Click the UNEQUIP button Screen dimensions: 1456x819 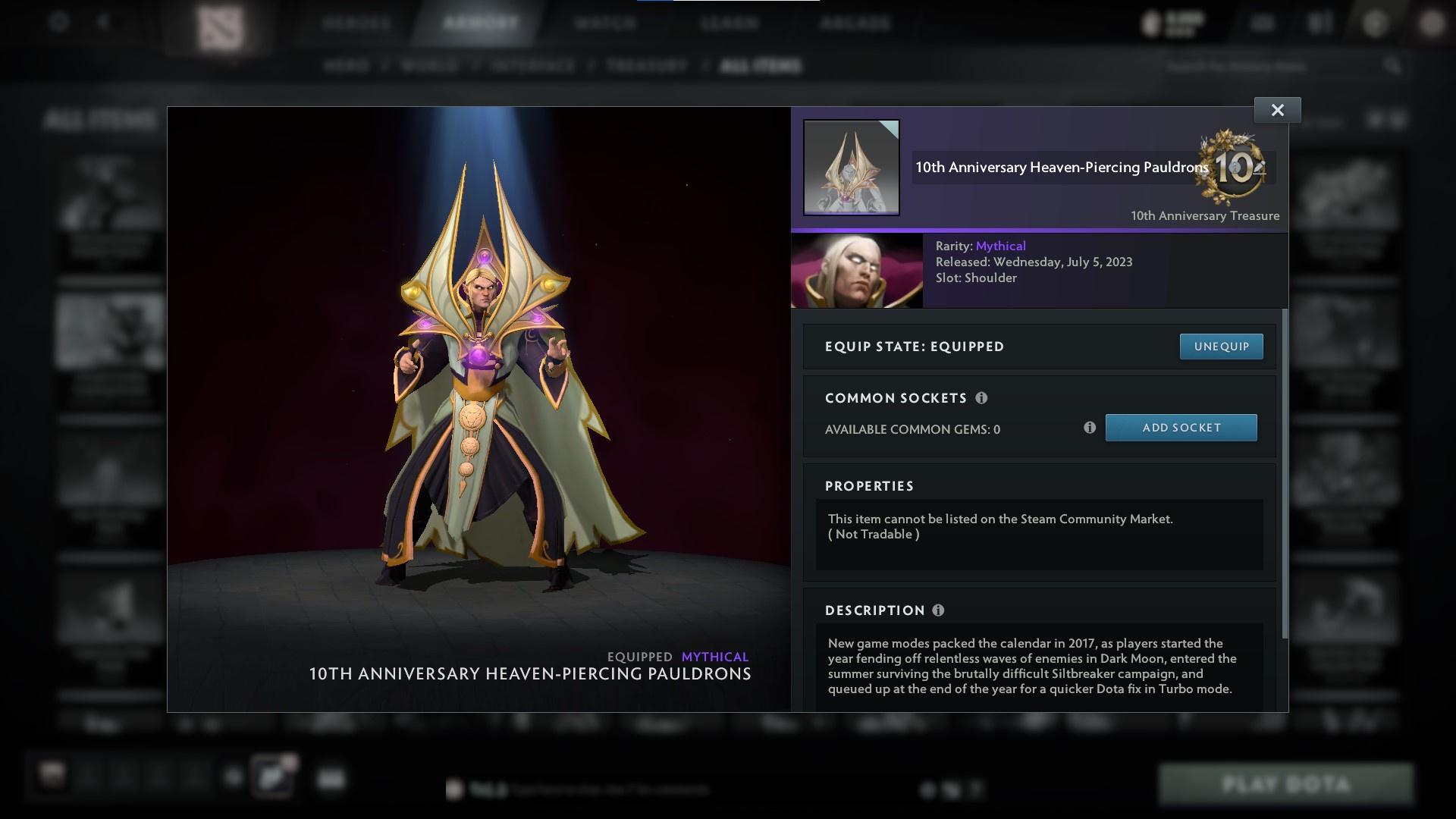tap(1221, 346)
